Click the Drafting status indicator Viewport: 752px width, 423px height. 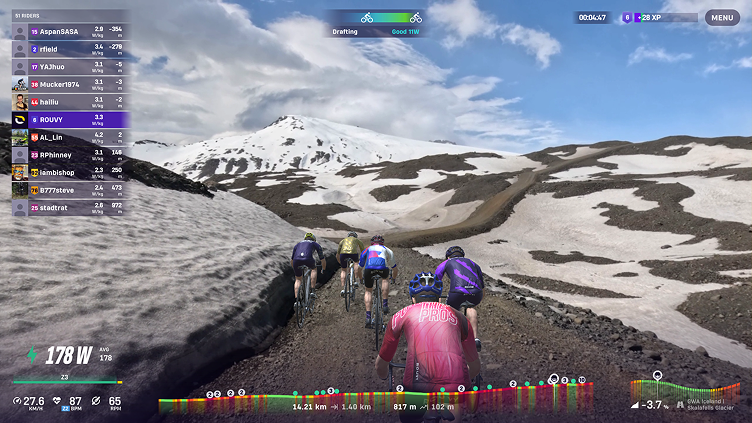click(x=377, y=24)
